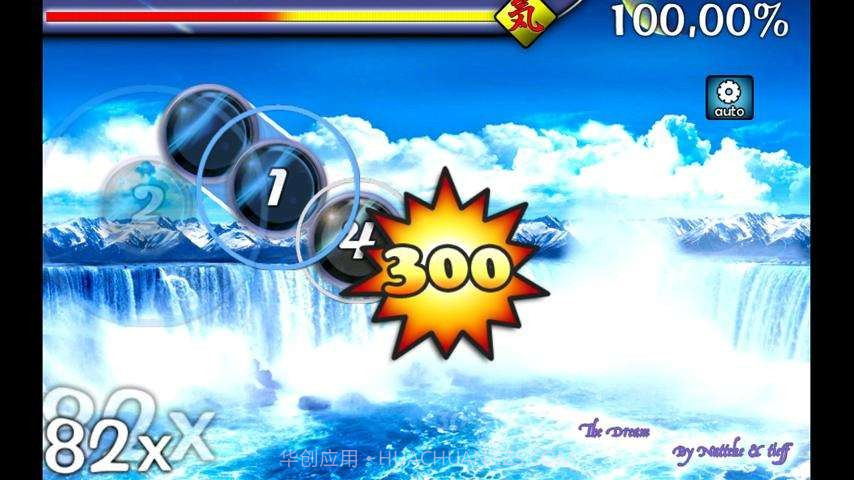Viewport: 854px width, 480px height.
Task: Tap hit circle number 4
Action: (350, 237)
